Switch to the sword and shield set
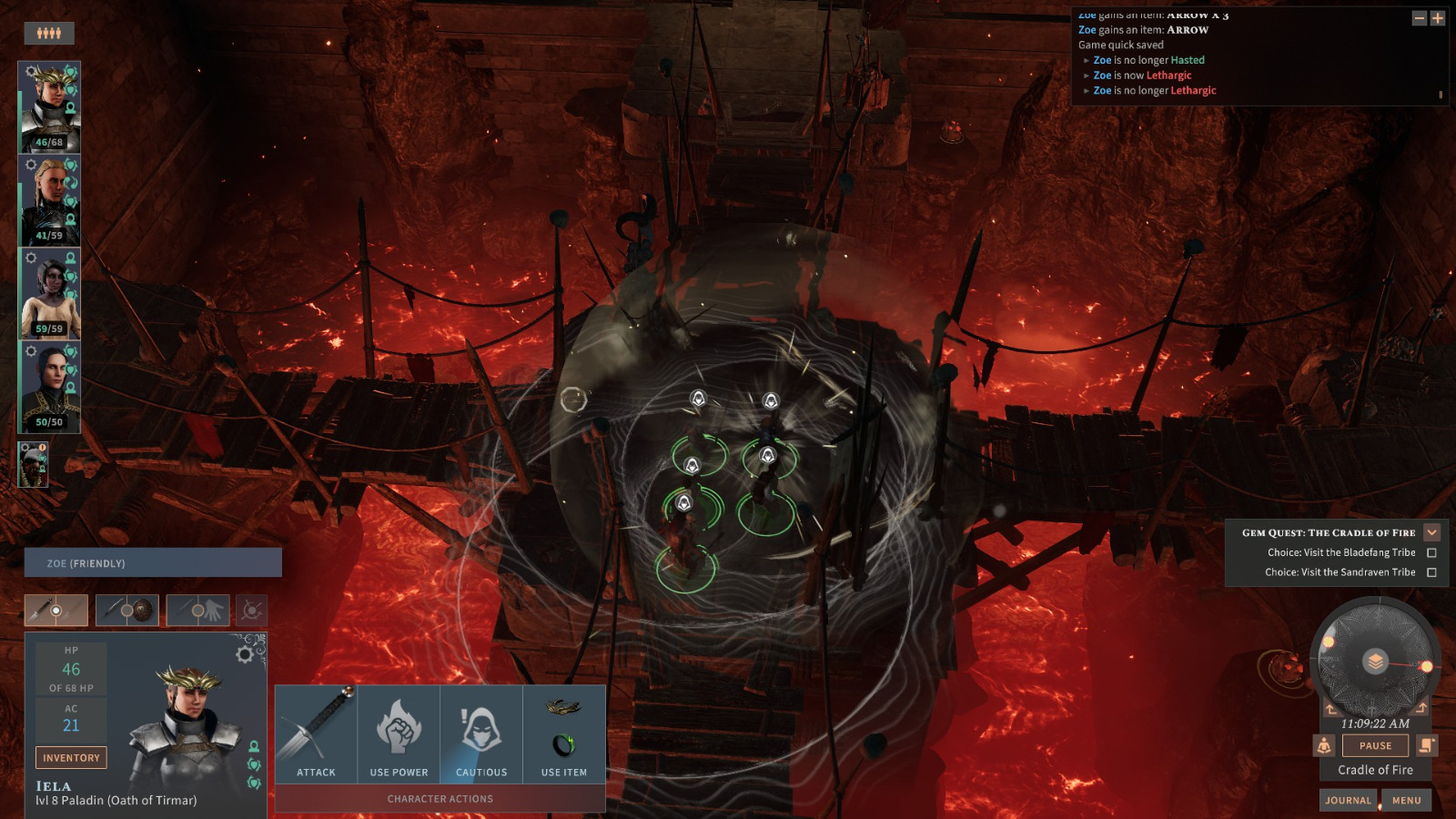The width and height of the screenshot is (1456, 819). 127,611
